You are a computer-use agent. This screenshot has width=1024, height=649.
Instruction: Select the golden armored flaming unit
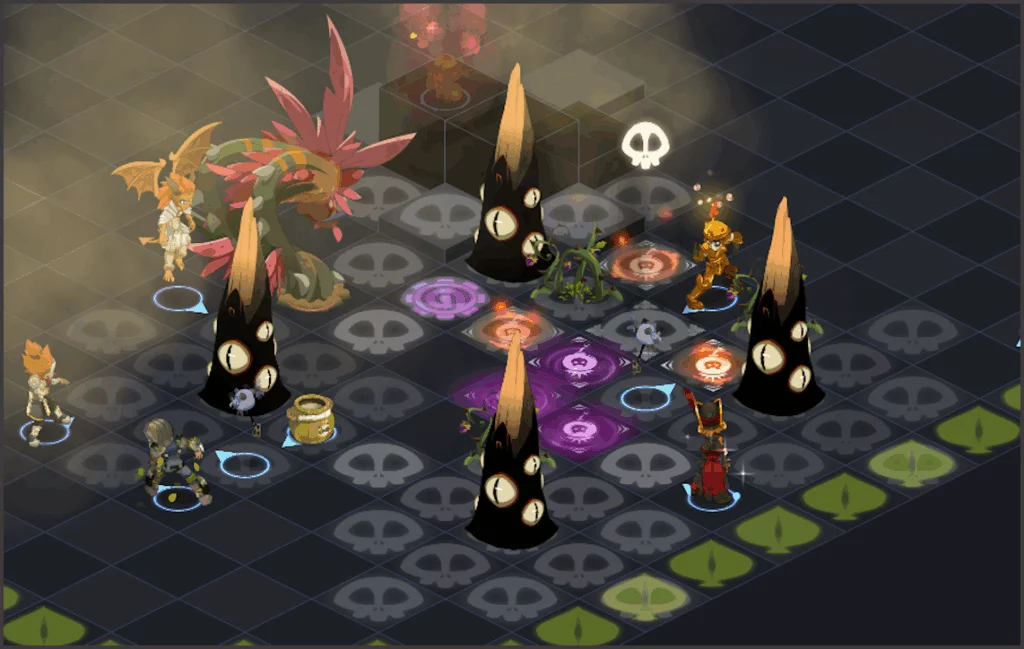716,260
